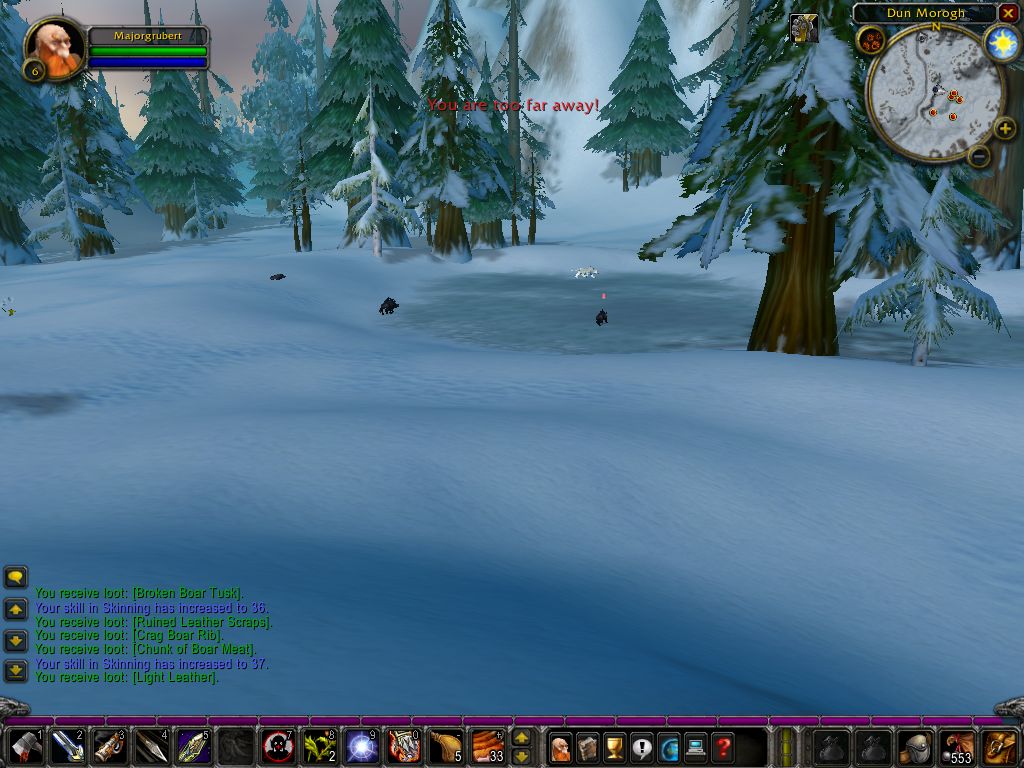Viewport: 1024px width, 768px height.
Task: Open the quest log exclamation-mark button
Action: tap(642, 746)
